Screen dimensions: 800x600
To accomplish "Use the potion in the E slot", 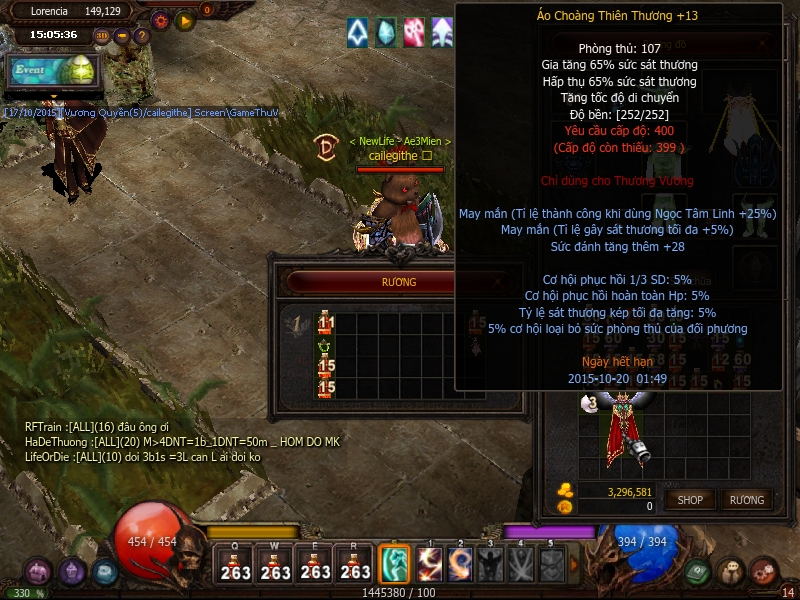I will click(x=315, y=565).
